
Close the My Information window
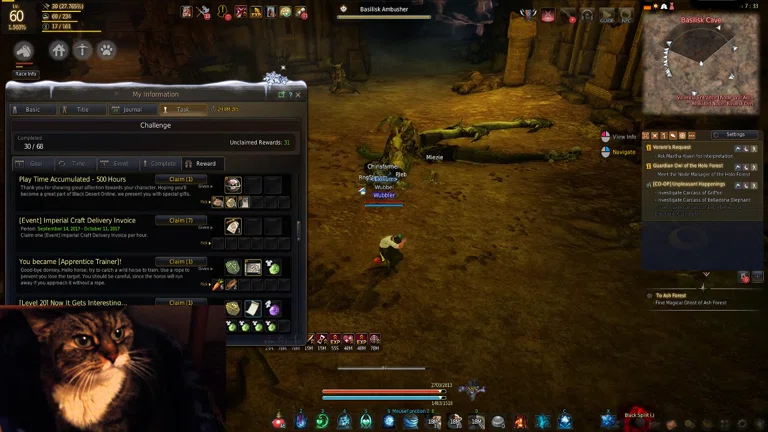tap(296, 94)
